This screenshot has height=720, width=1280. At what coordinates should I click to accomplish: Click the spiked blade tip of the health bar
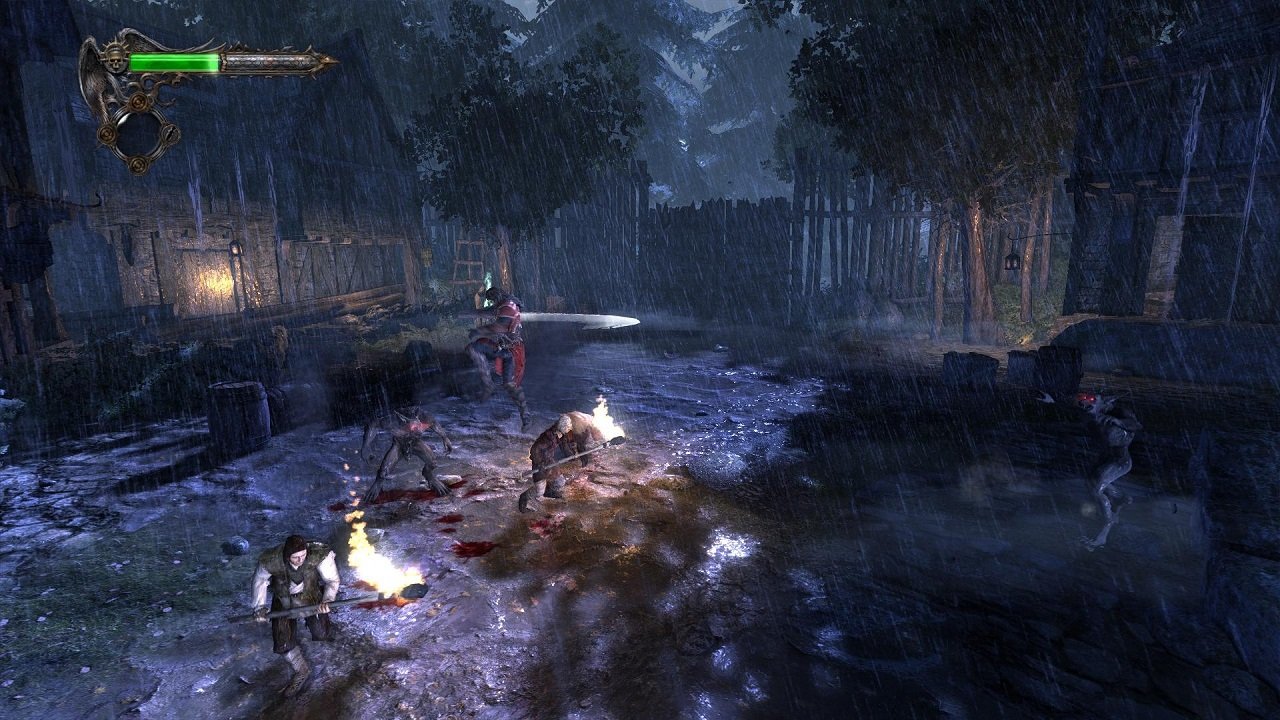(328, 60)
